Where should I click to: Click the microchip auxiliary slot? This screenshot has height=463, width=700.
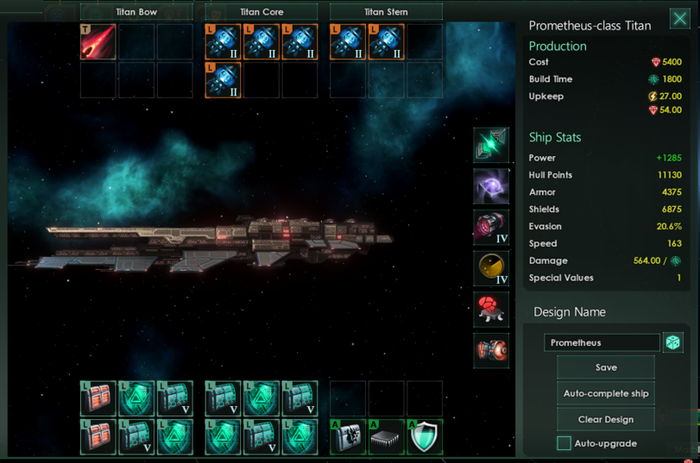387,435
